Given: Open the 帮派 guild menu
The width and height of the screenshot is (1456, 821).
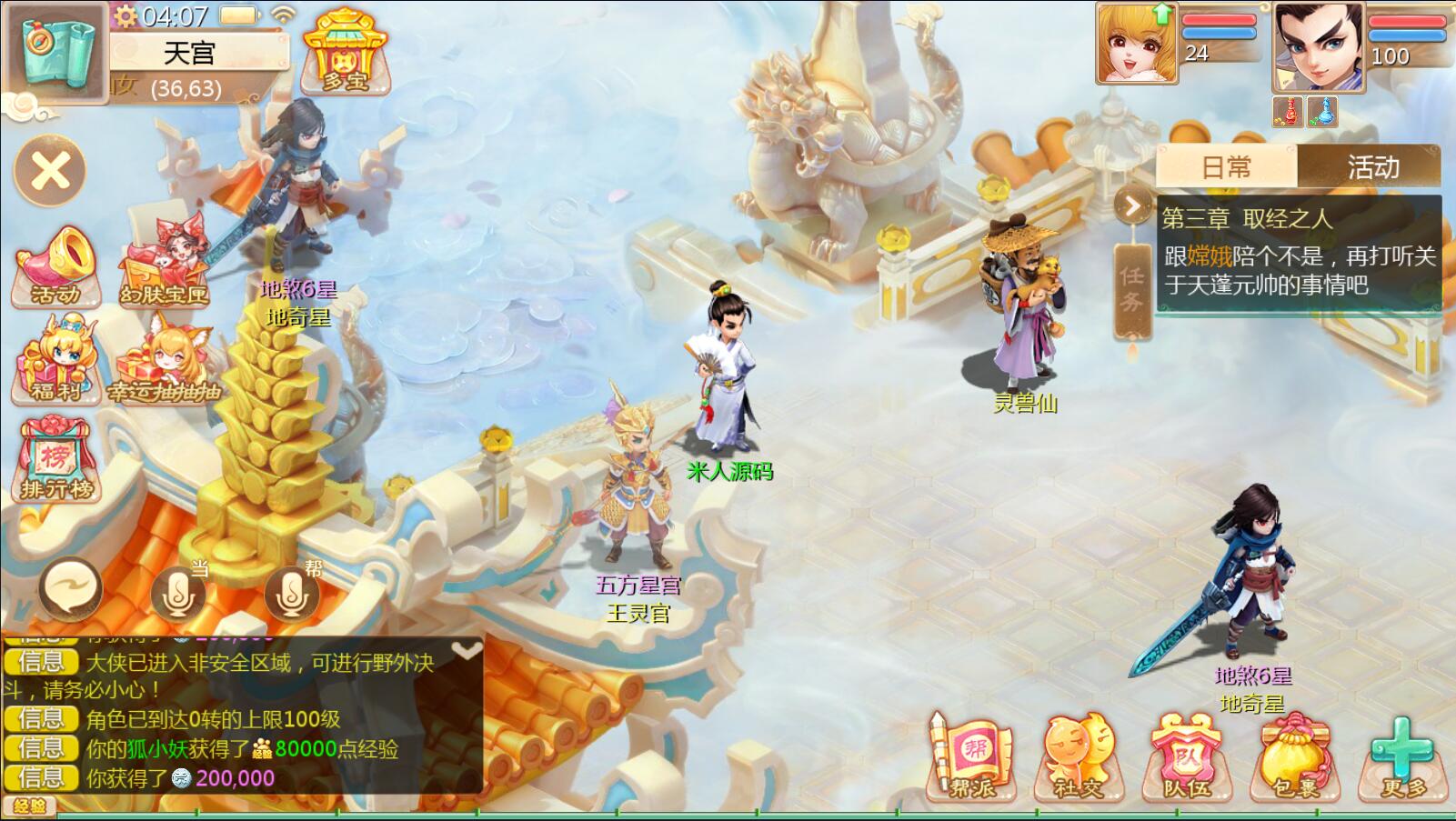Looking at the screenshot, I should pyautogui.click(x=971, y=758).
